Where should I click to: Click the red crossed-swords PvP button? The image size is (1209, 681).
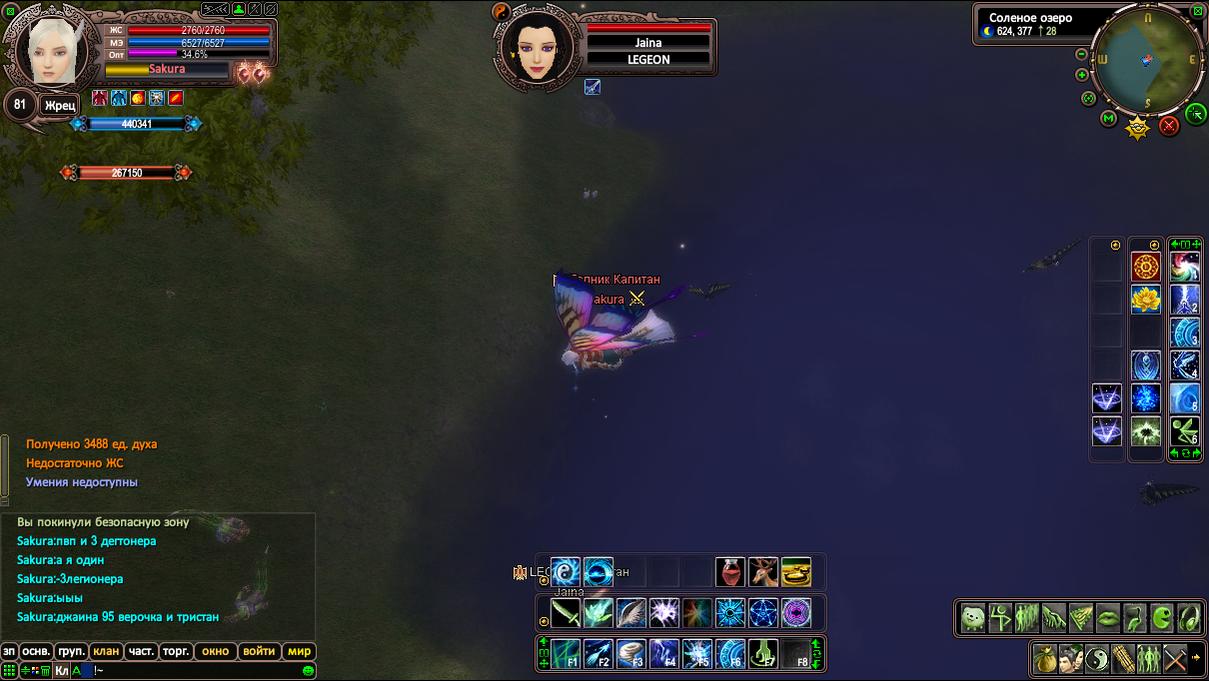(1169, 126)
